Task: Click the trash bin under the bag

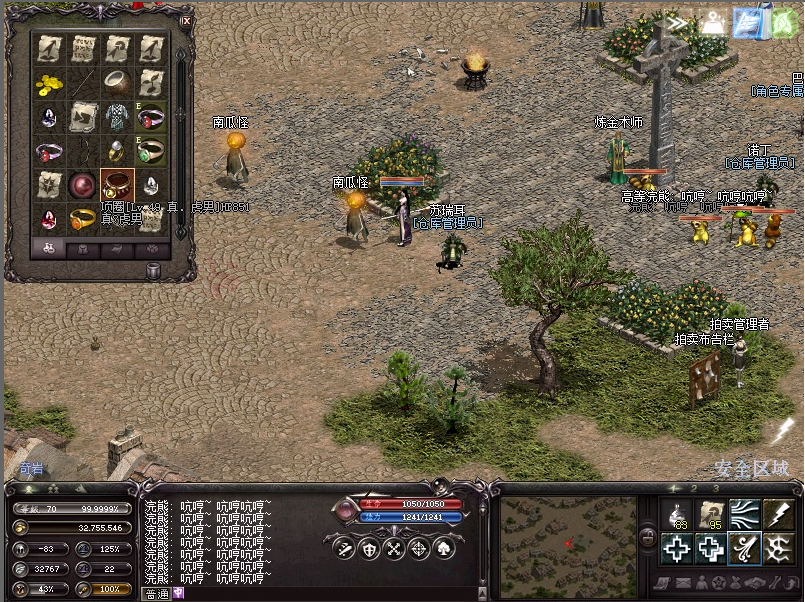Action: tap(154, 270)
